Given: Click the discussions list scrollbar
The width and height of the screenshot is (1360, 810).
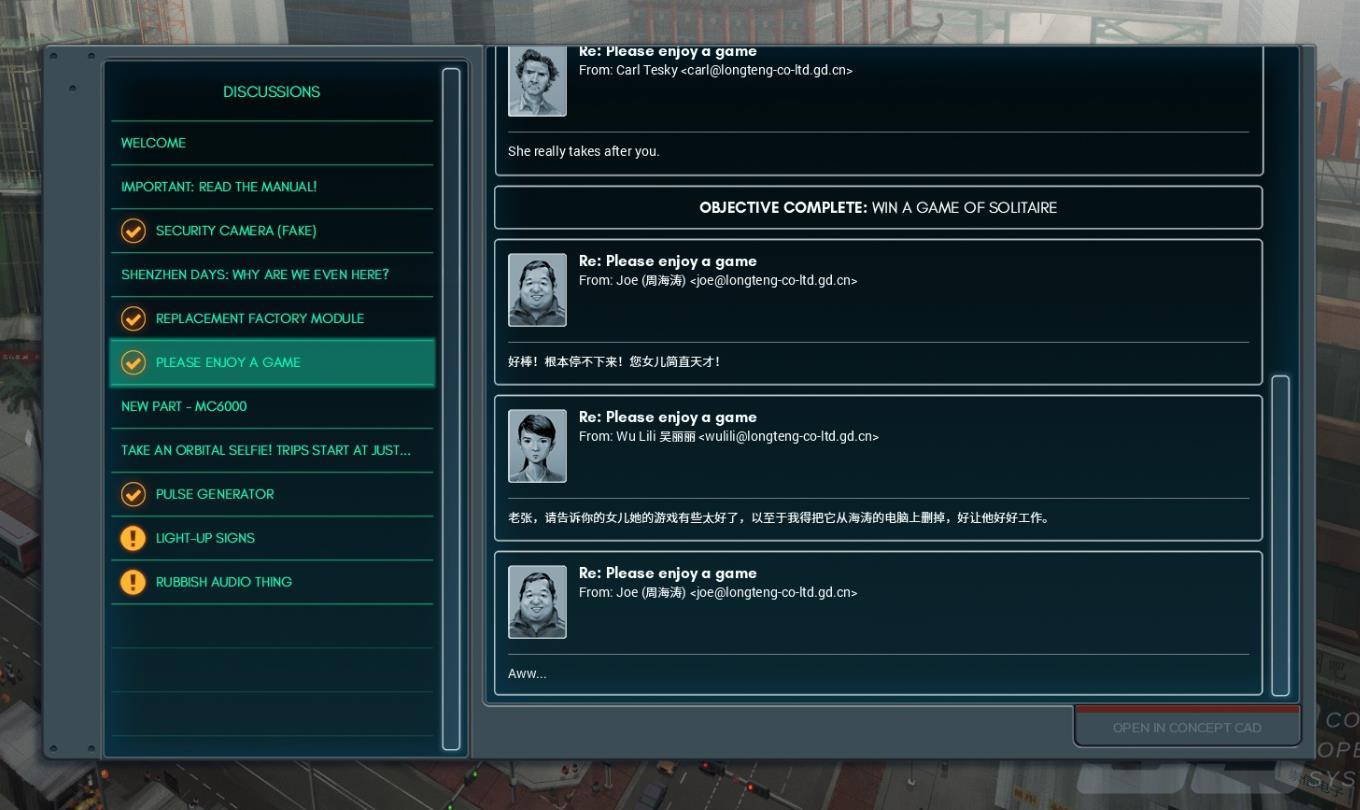Looking at the screenshot, I should coord(451,408).
